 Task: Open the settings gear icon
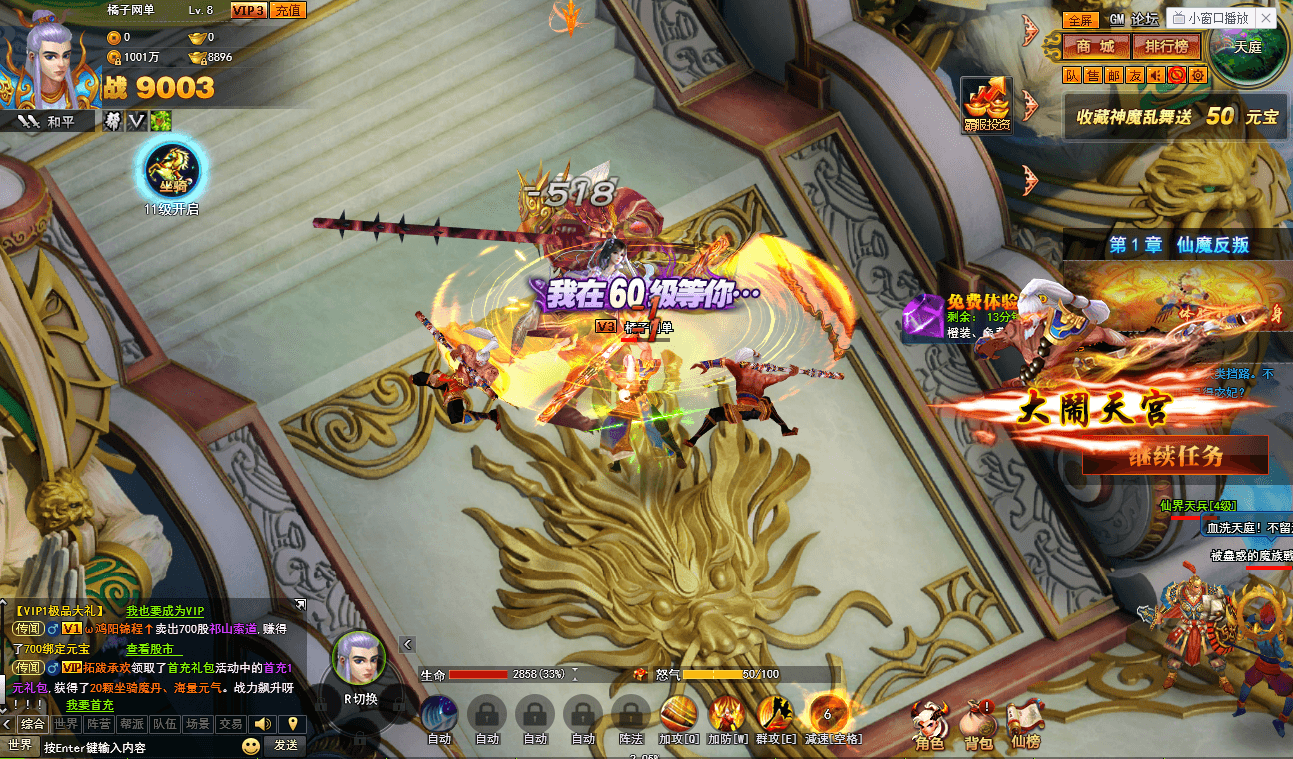tap(1197, 75)
